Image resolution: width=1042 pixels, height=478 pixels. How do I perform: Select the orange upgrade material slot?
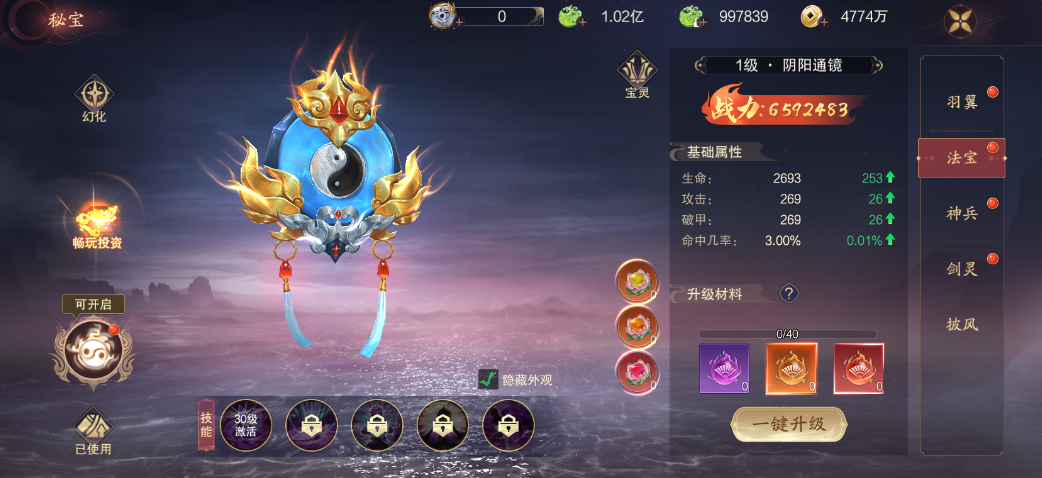[x=791, y=368]
